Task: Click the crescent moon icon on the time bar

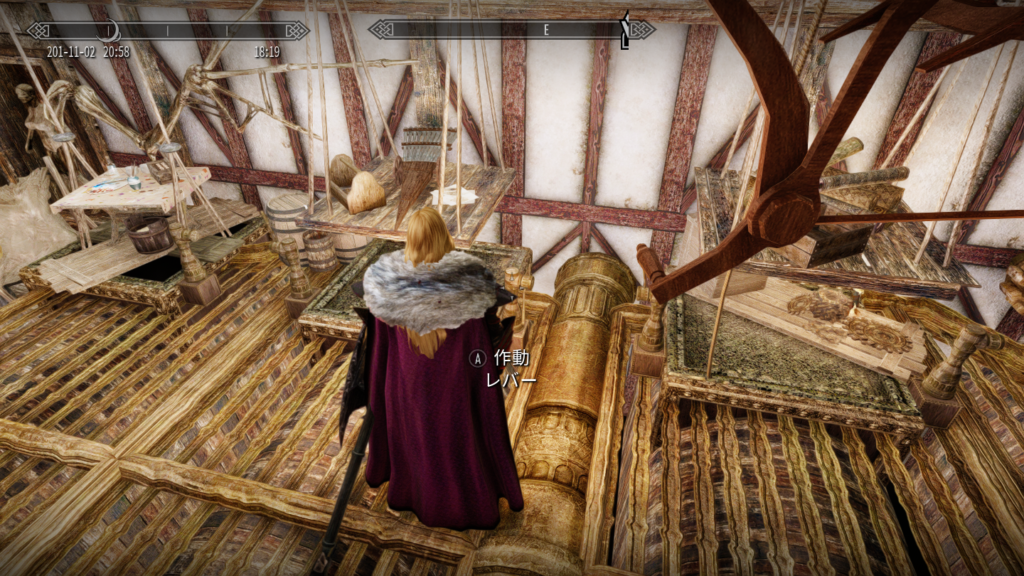Action: pyautogui.click(x=110, y=30)
